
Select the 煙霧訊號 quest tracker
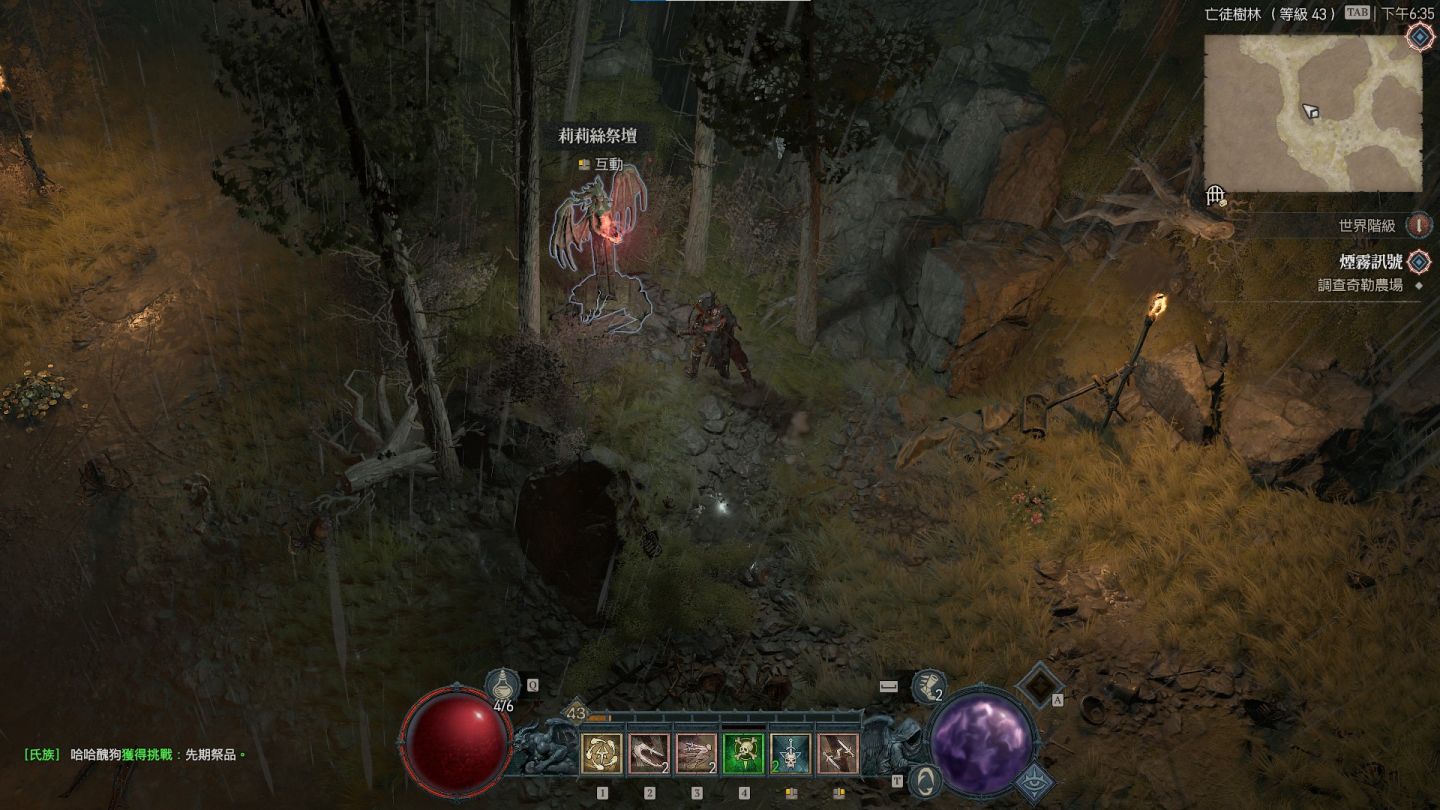pyautogui.click(x=1370, y=262)
